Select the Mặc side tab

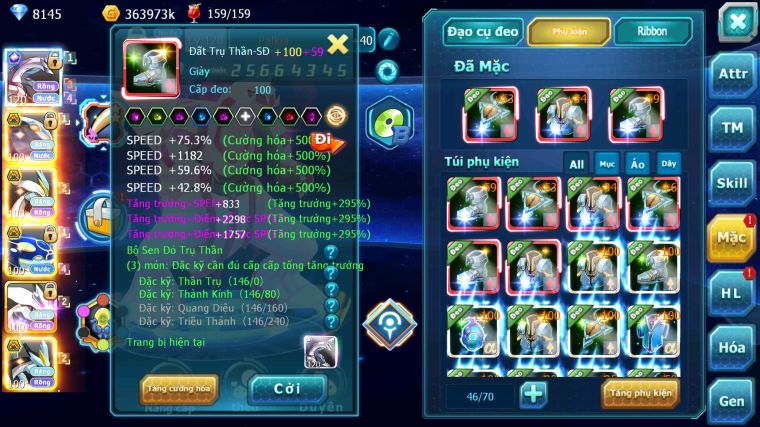tap(732, 237)
